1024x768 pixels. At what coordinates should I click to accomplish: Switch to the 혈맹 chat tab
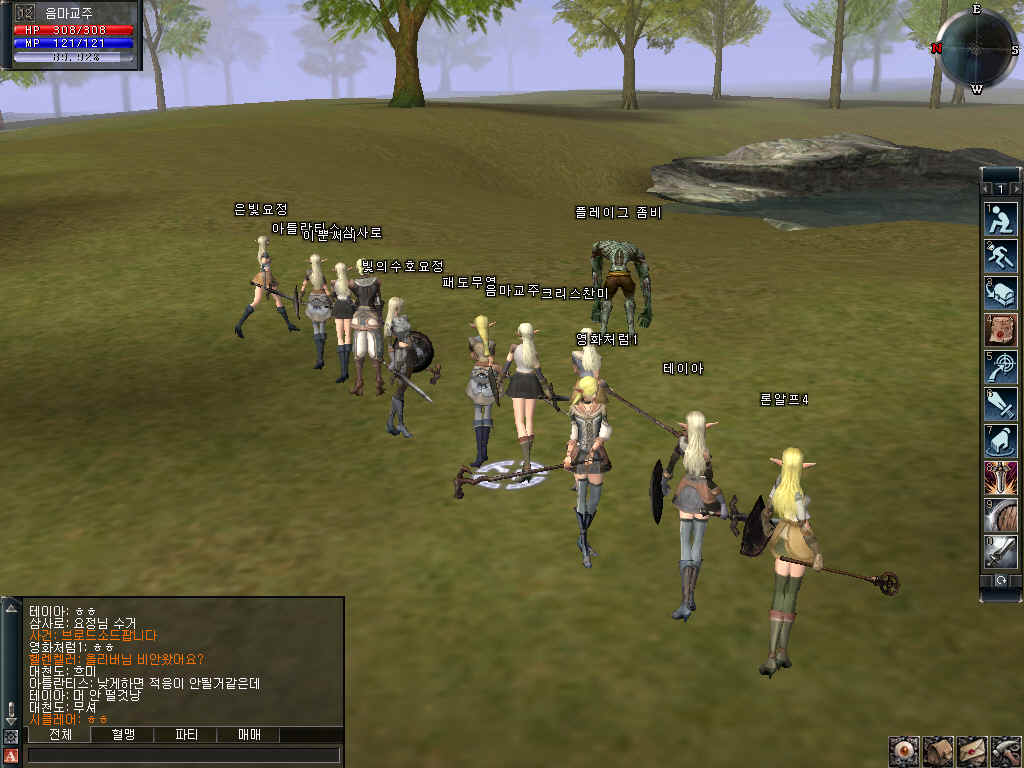(x=122, y=735)
